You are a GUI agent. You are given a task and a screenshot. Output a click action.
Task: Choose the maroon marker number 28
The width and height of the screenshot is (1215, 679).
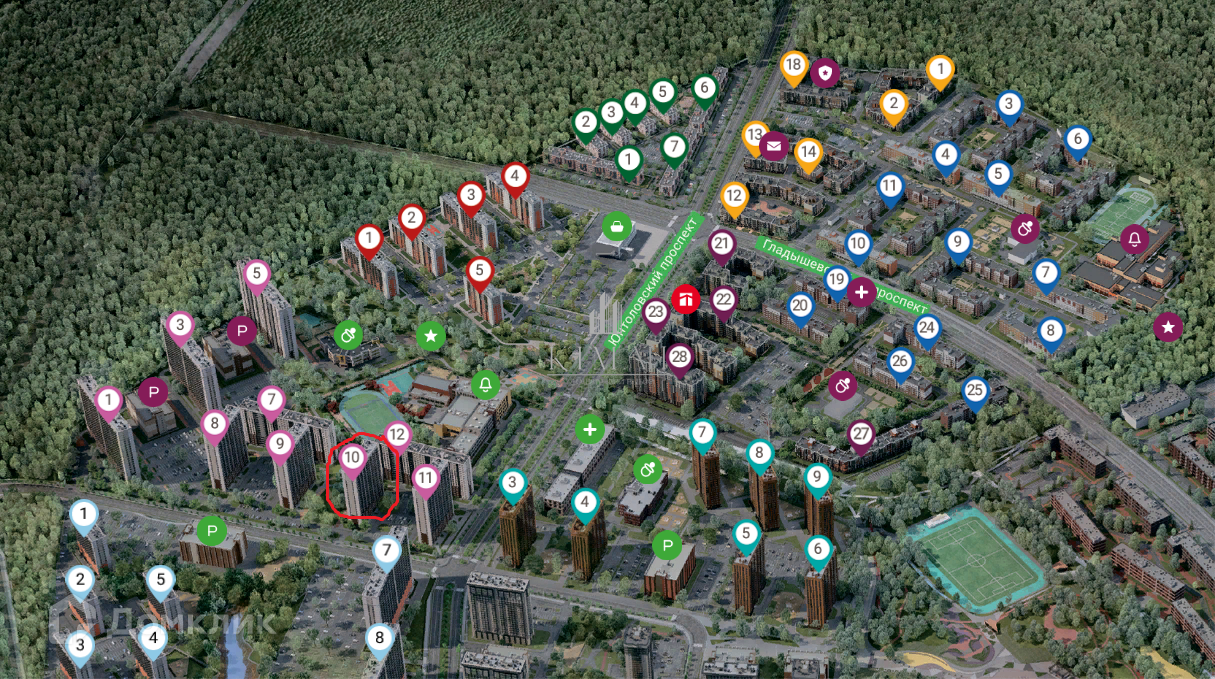(x=680, y=357)
